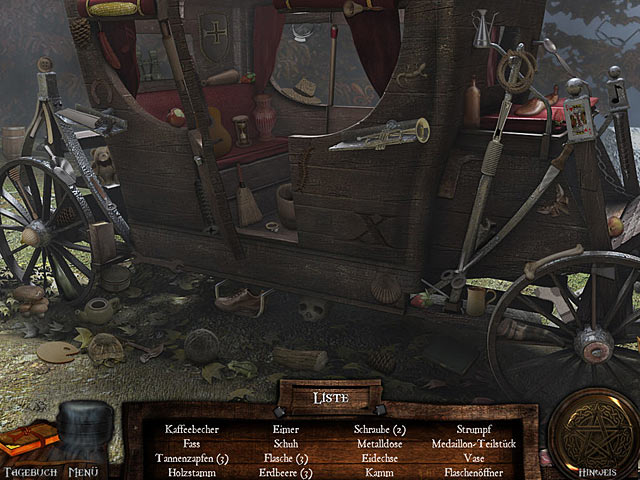Open the Tagebuch journal
Image resolution: width=640 pixels, height=480 pixels.
(30, 445)
